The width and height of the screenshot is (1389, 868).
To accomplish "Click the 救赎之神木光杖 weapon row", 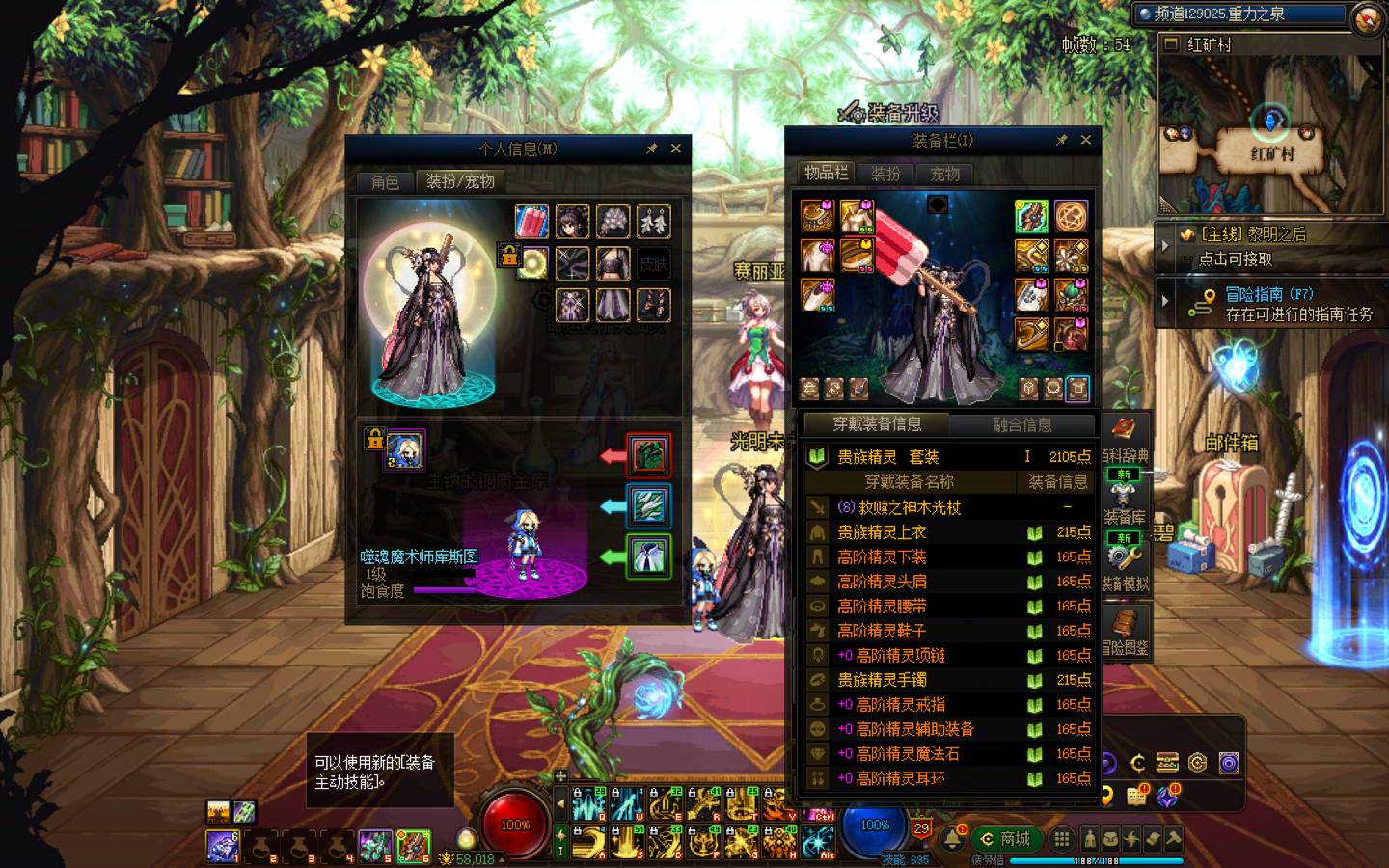I will click(899, 507).
